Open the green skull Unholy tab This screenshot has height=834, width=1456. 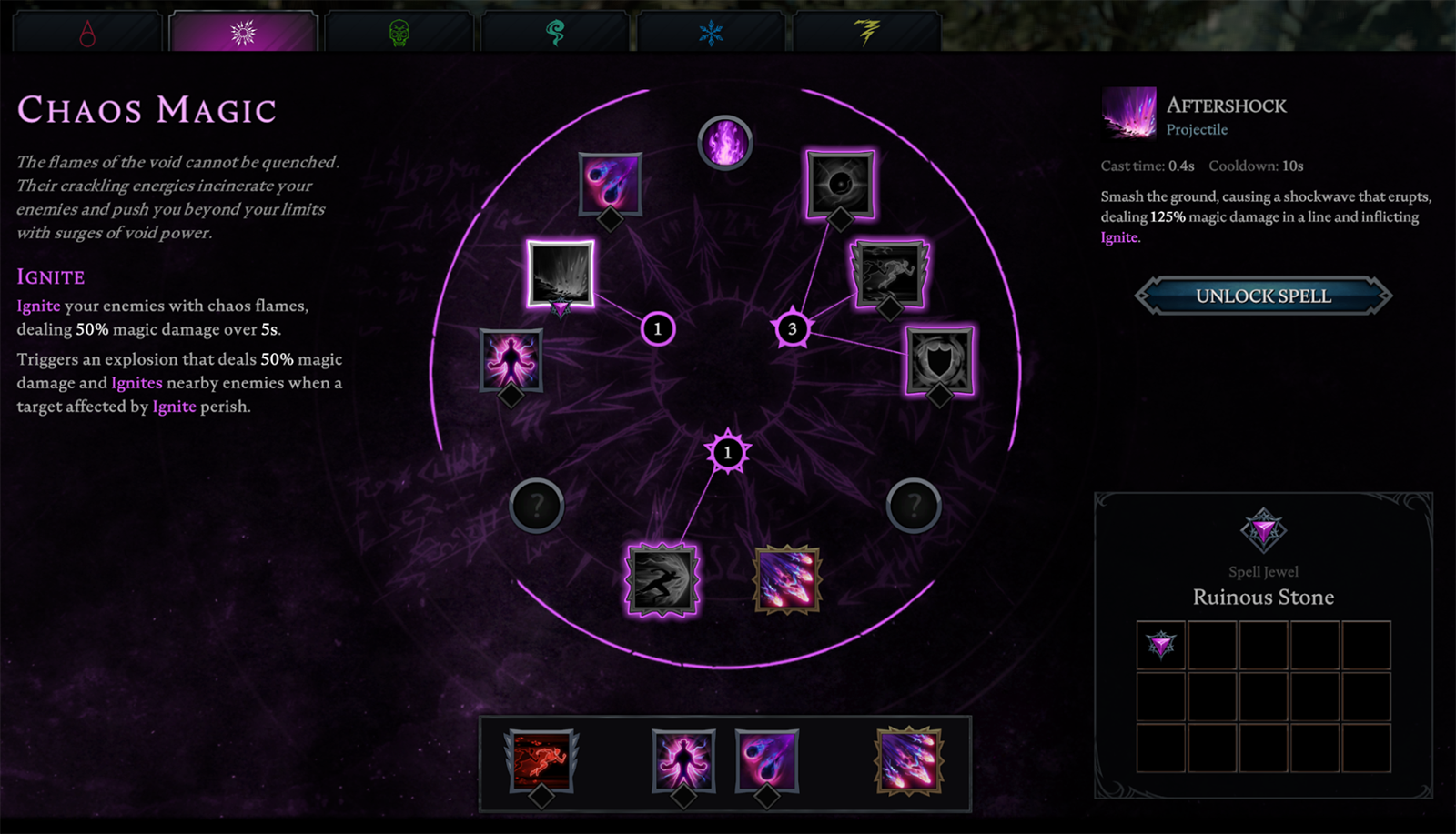(399, 34)
